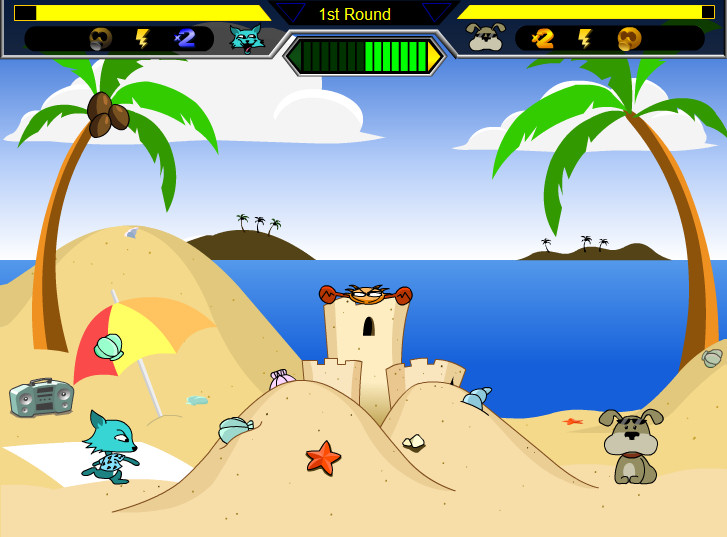
Task: Select the dog's orange x2 multiplier icon
Action: coord(543,38)
